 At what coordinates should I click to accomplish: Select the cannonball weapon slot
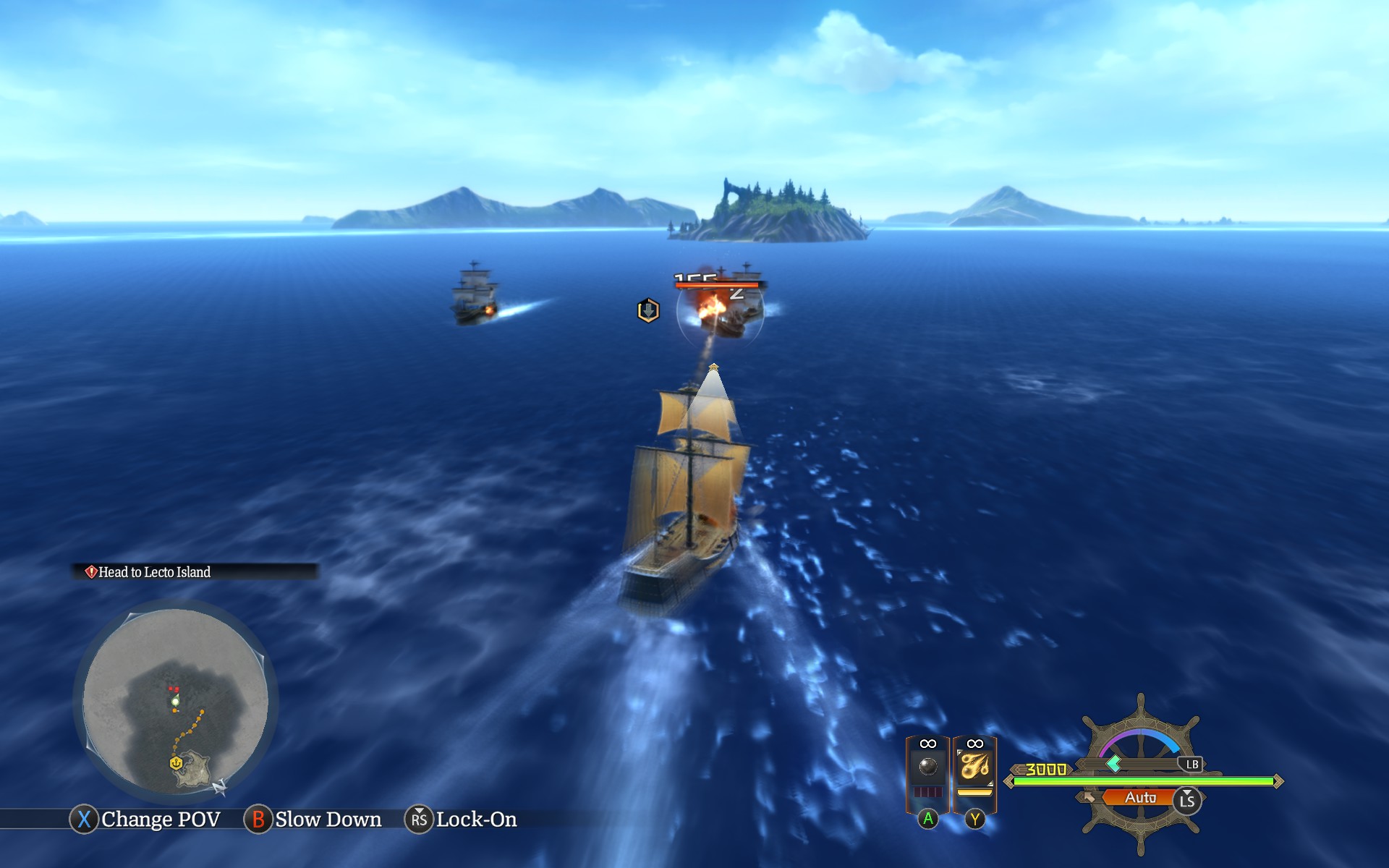927,767
